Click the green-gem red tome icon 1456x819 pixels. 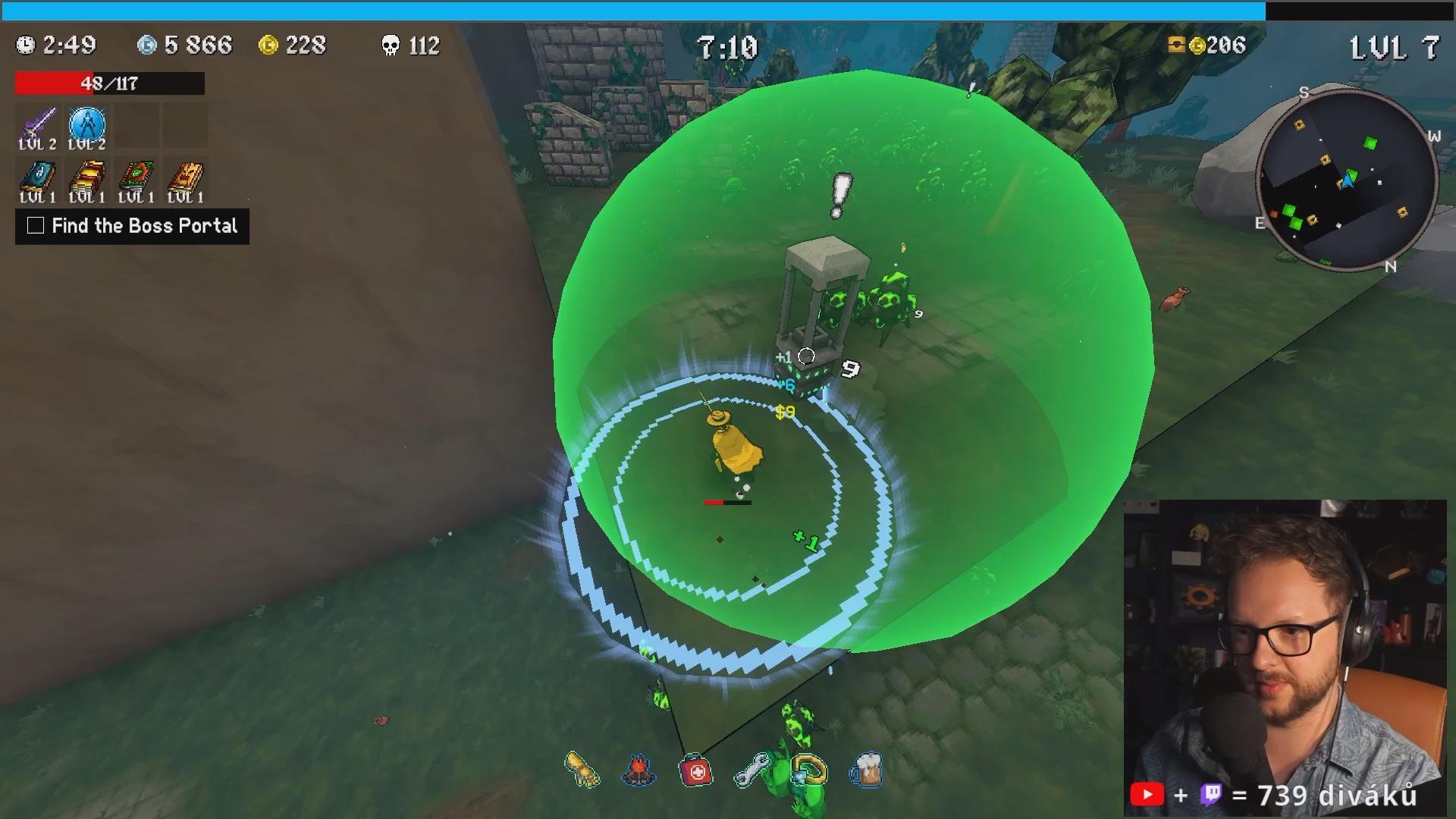[x=136, y=177]
